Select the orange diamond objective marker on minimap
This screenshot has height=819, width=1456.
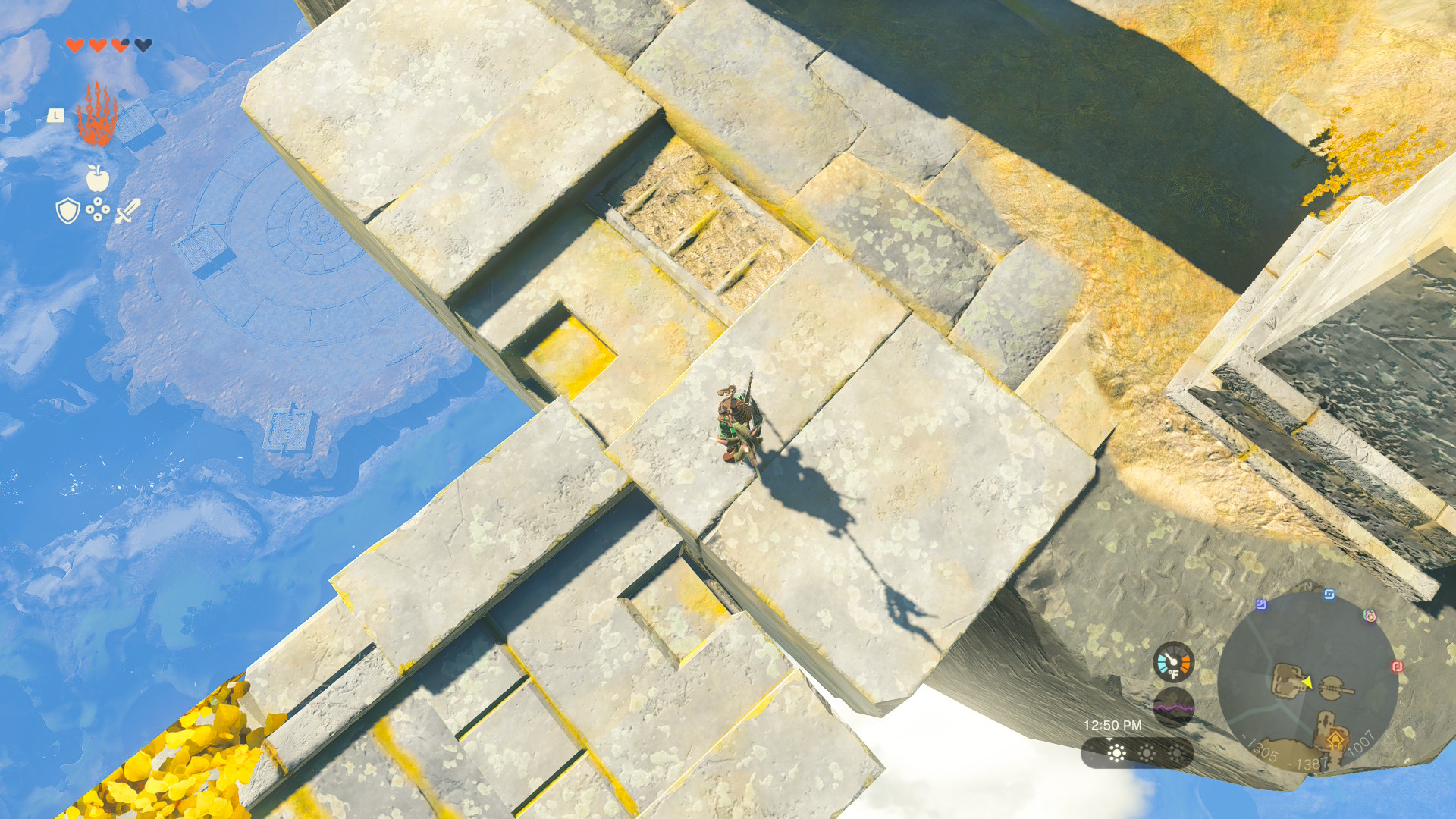coord(1335,739)
